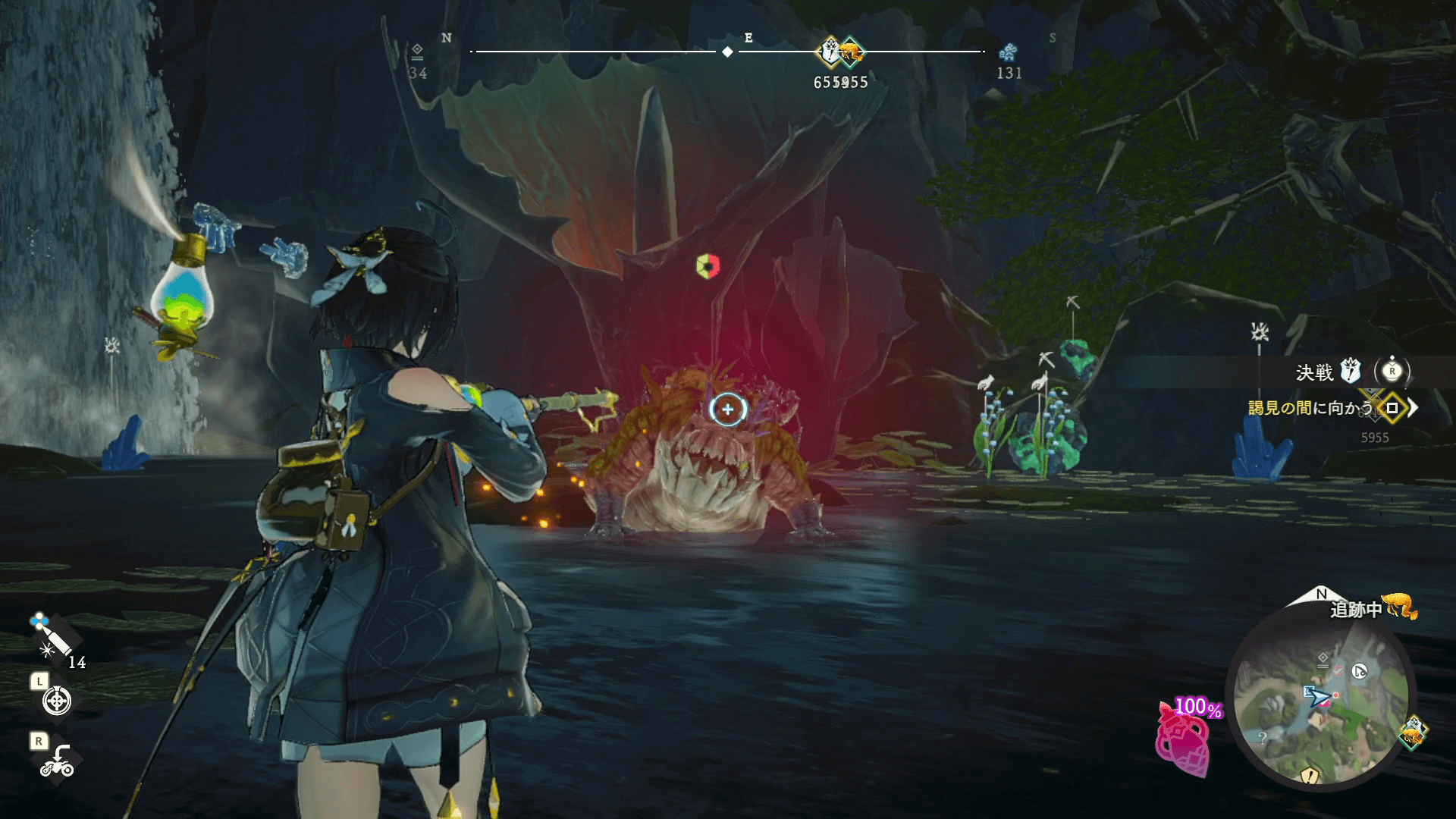Activate the crosshair targeting icon

[57, 701]
